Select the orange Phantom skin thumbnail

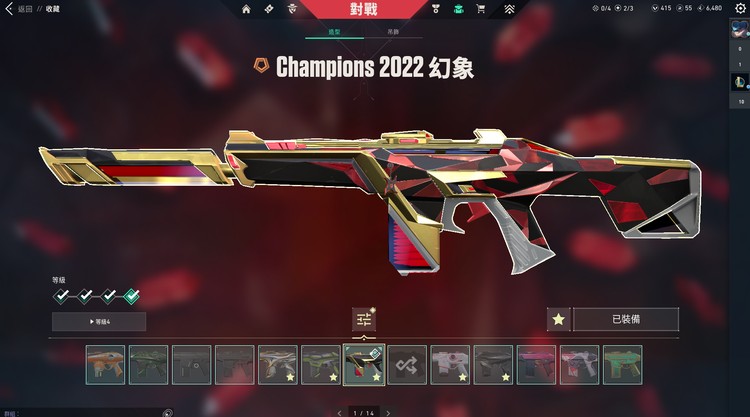105,365
